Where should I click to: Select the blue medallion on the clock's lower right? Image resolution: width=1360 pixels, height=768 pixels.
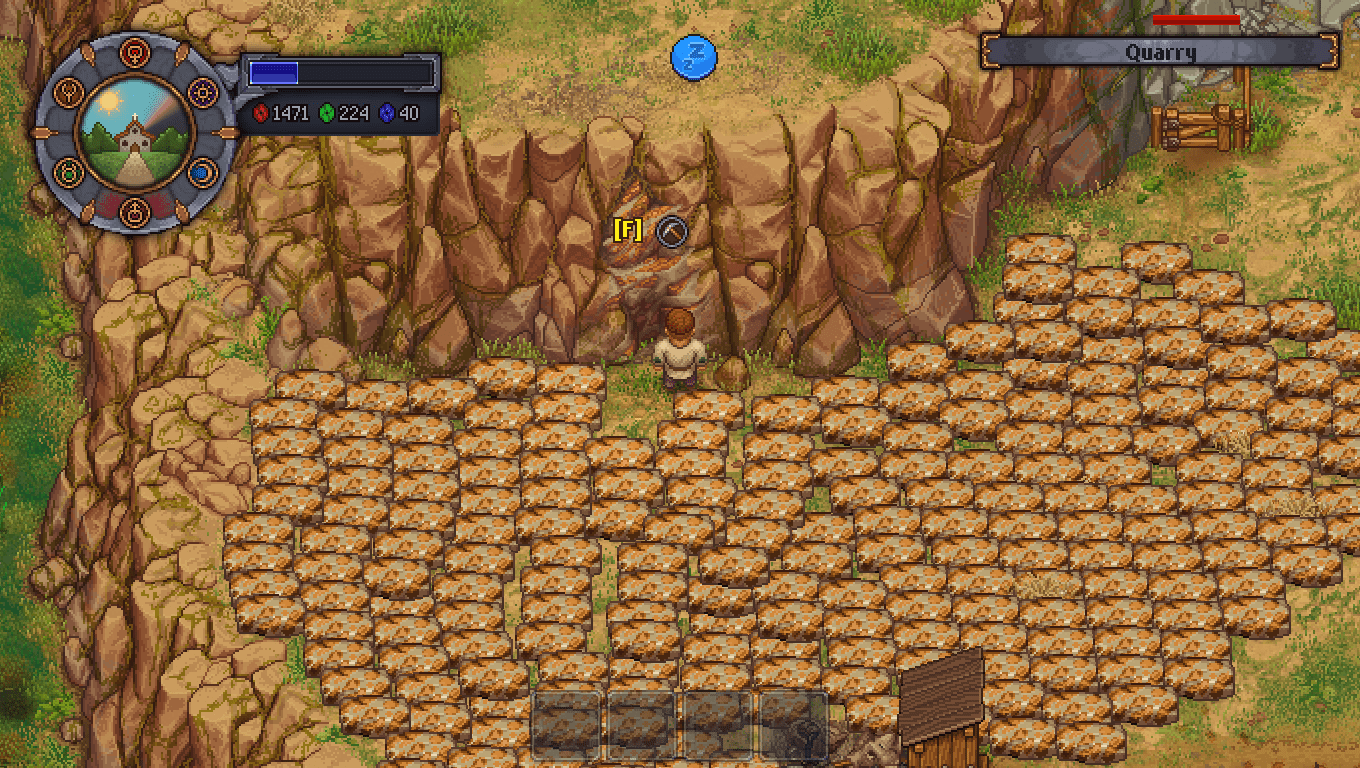click(x=201, y=174)
